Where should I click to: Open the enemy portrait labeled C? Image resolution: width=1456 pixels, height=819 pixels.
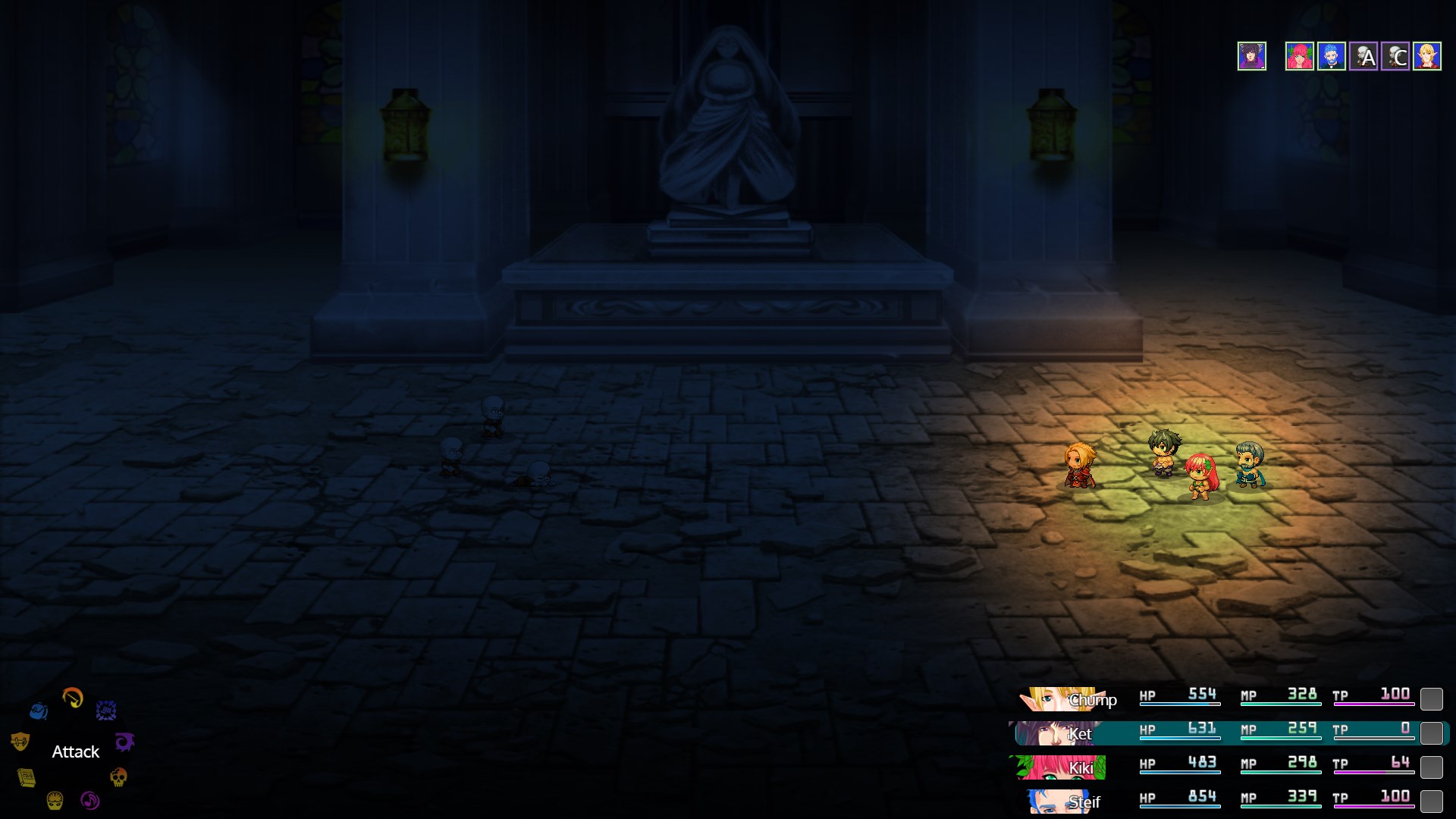(x=1395, y=56)
